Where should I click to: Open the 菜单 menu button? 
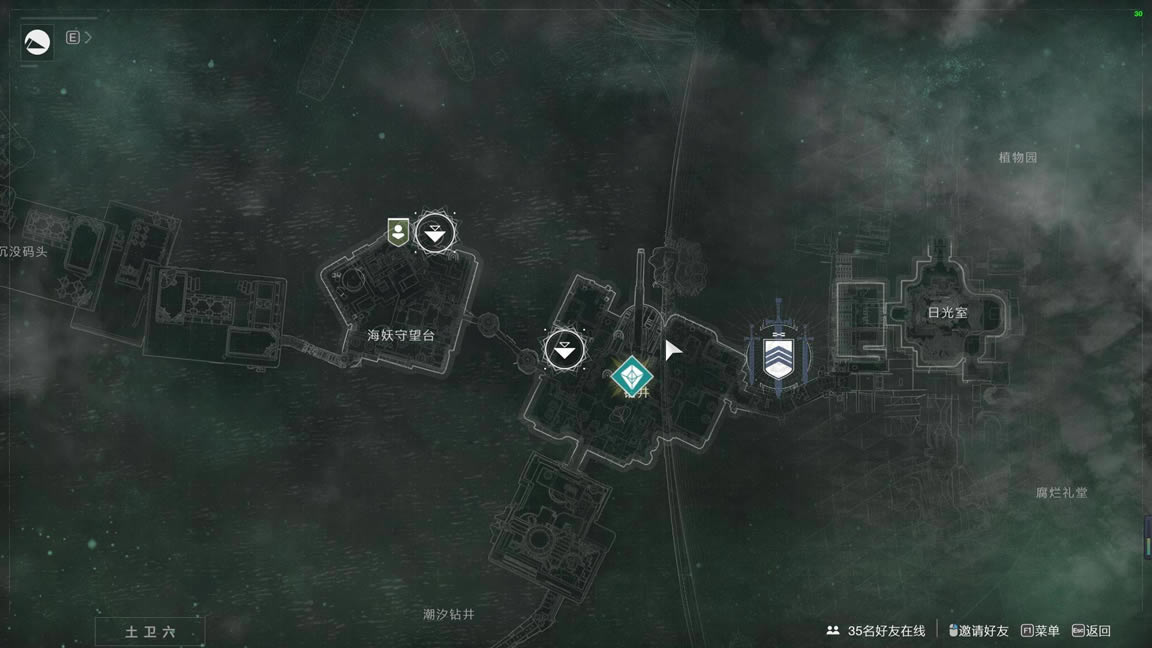(x=1040, y=631)
